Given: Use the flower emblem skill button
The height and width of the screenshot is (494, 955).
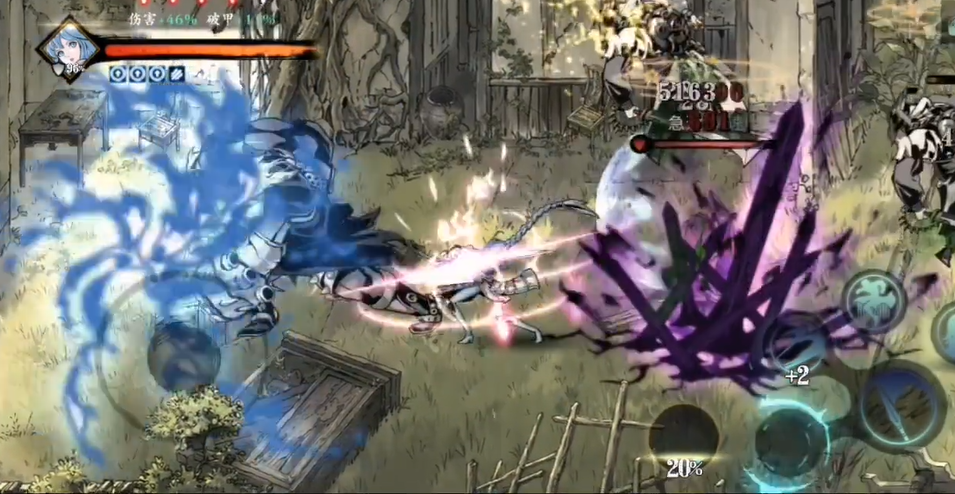Looking at the screenshot, I should click(x=873, y=301).
